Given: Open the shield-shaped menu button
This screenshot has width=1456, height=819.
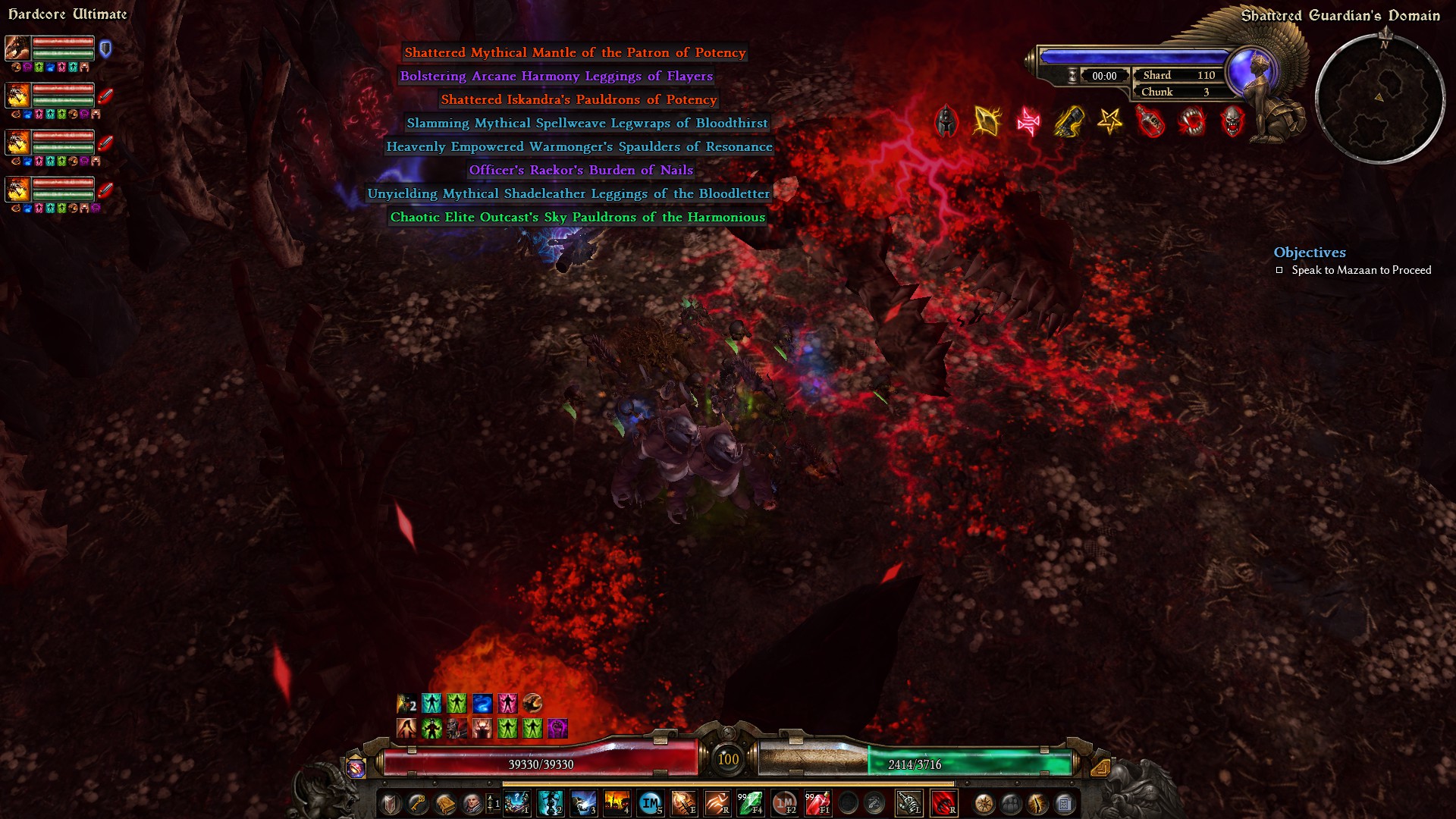Looking at the screenshot, I should click(390, 803).
